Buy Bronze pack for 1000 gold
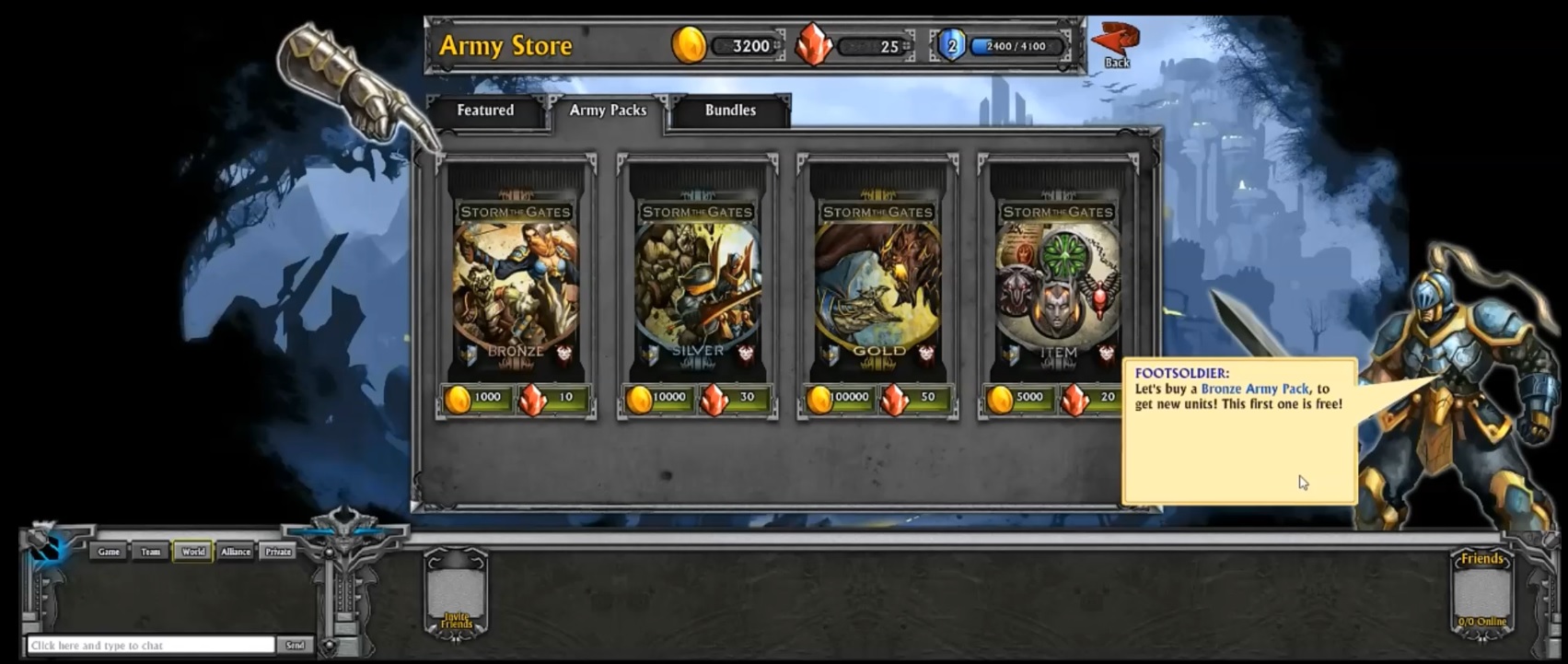 476,398
